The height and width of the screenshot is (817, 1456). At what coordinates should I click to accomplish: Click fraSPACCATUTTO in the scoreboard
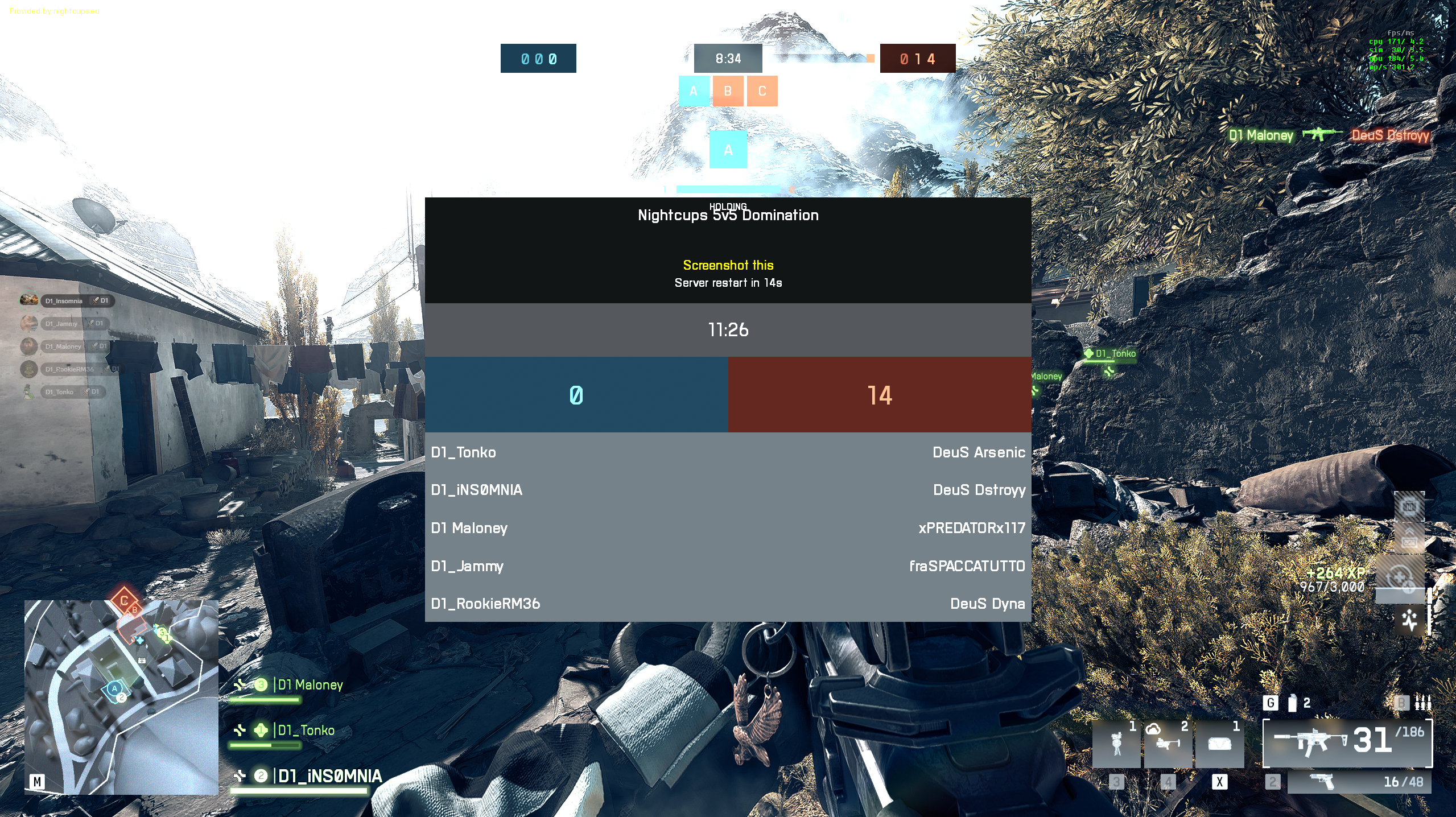967,566
